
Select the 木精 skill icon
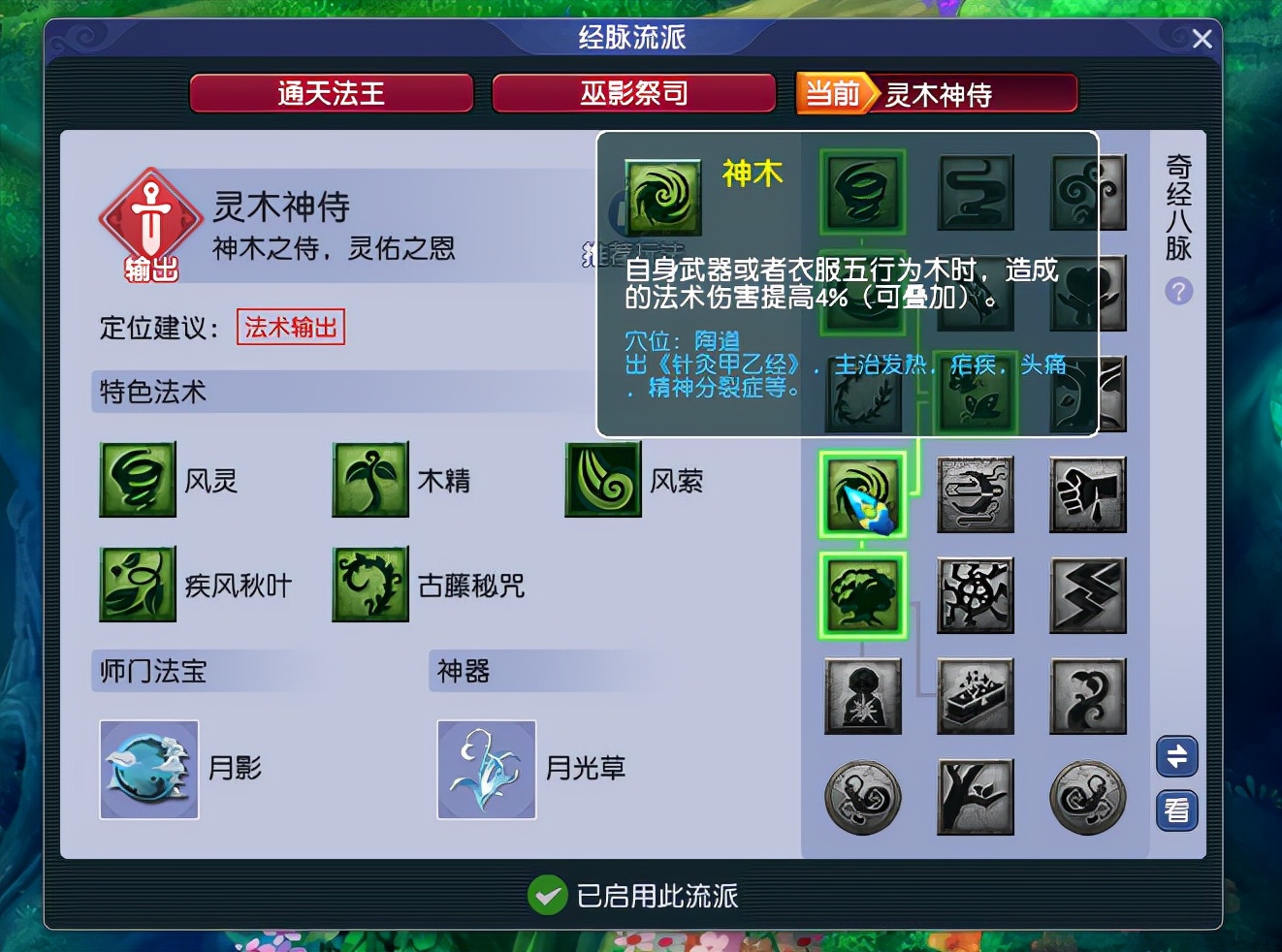click(370, 479)
